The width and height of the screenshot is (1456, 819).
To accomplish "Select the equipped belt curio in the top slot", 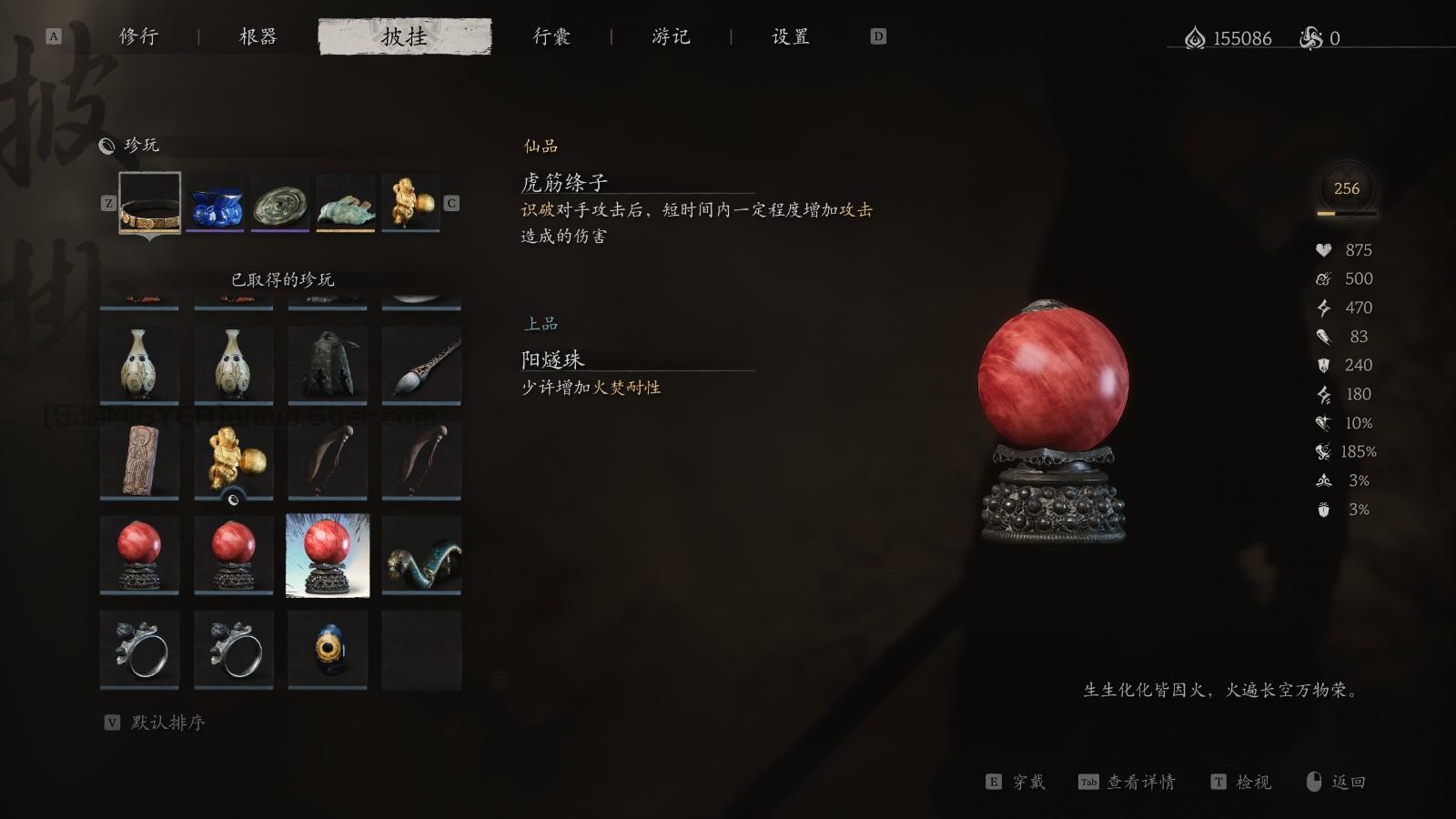I will pyautogui.click(x=148, y=205).
